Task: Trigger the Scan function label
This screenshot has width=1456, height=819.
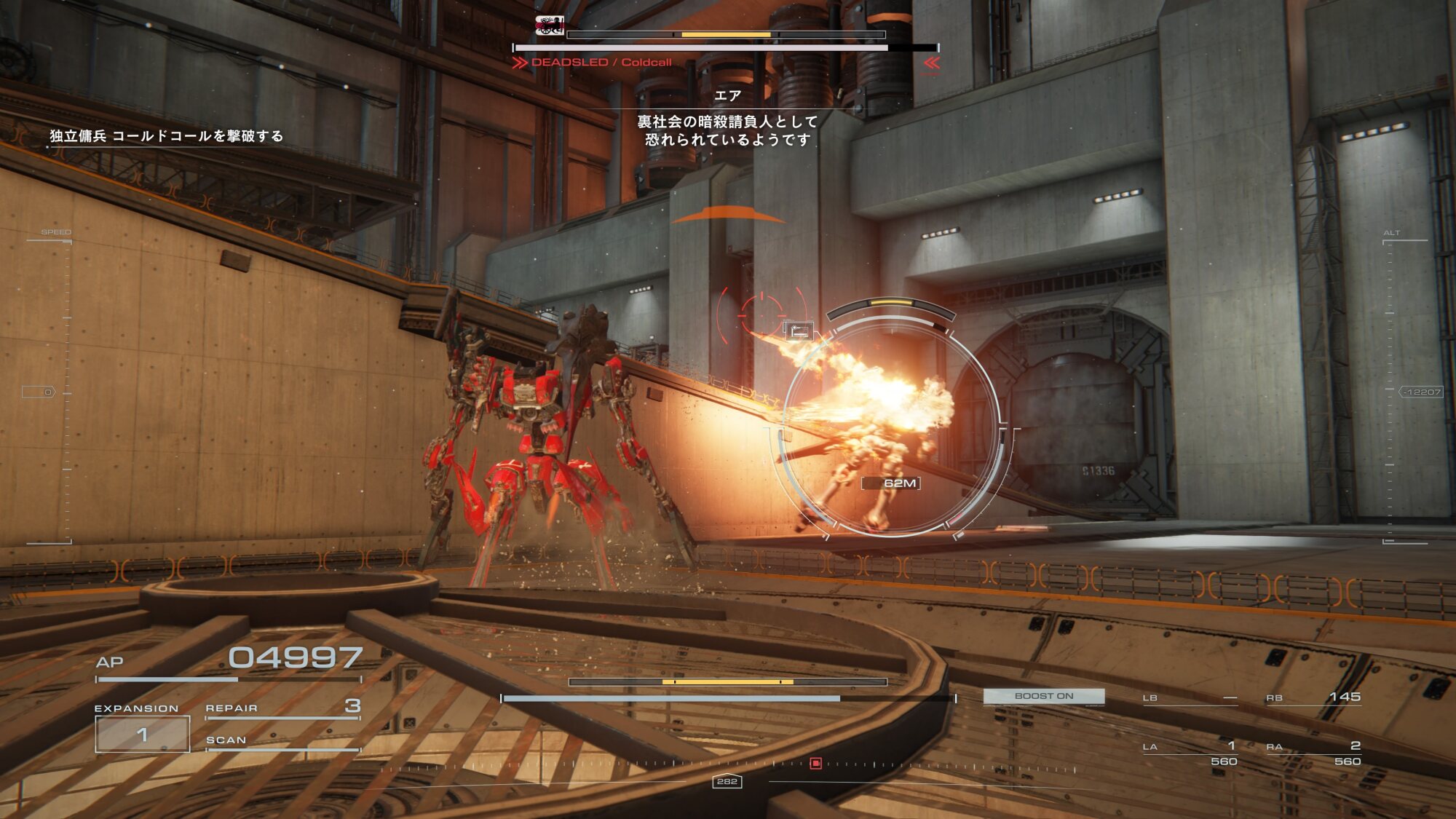Action: [226, 740]
